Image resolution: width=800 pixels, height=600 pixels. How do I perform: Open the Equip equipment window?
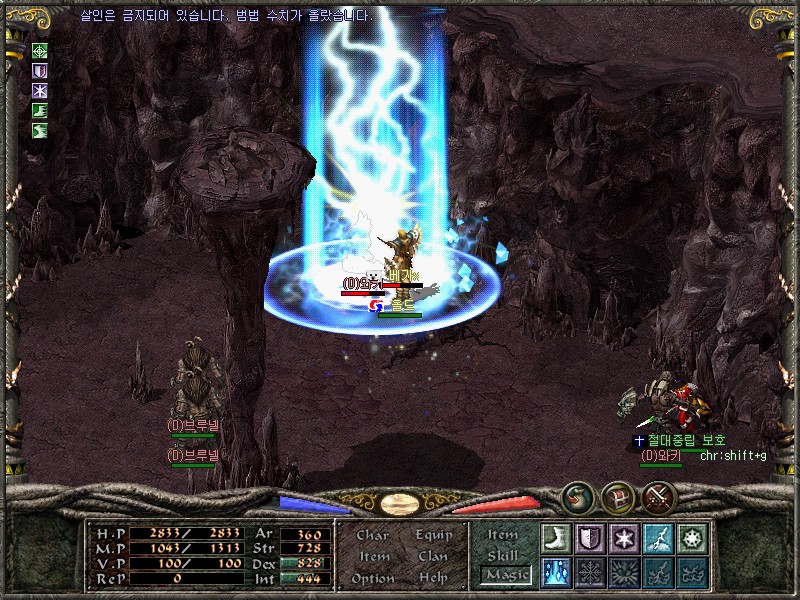coord(434,535)
